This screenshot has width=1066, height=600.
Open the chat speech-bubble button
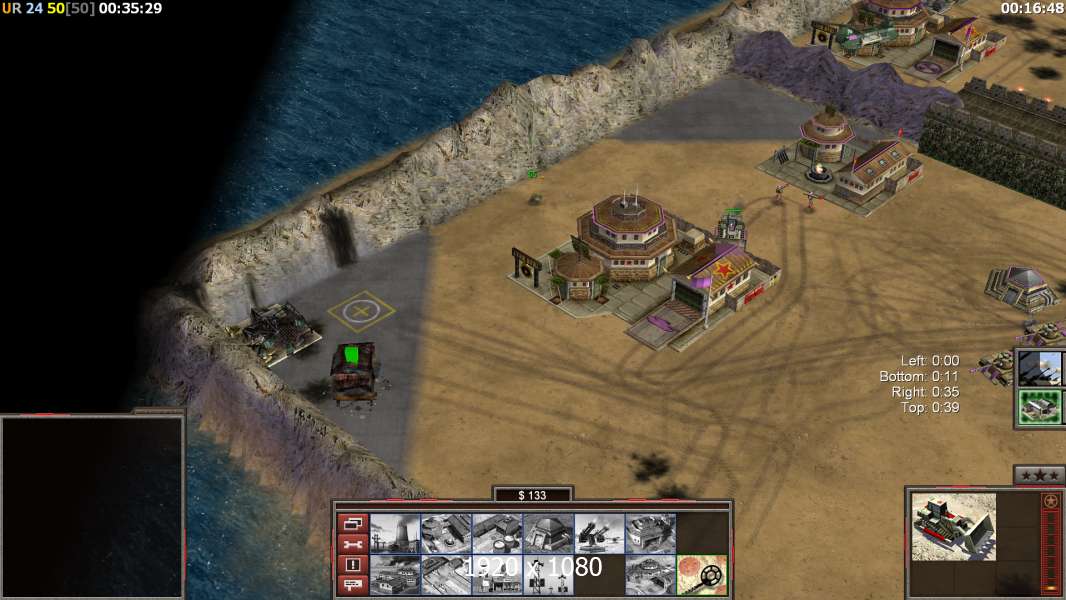coord(352,584)
